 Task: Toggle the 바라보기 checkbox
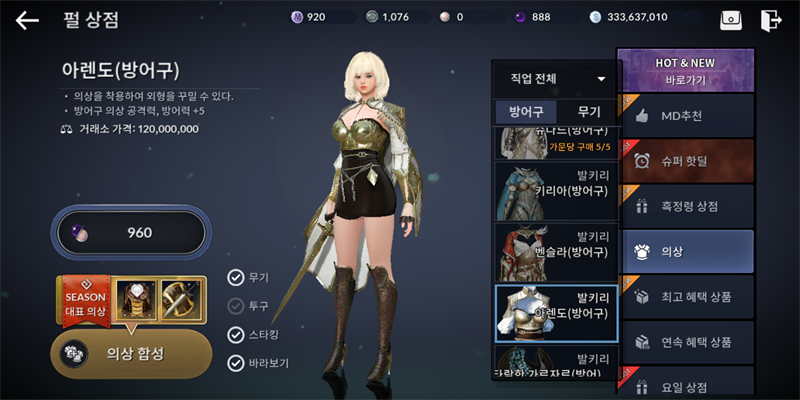coord(236,363)
